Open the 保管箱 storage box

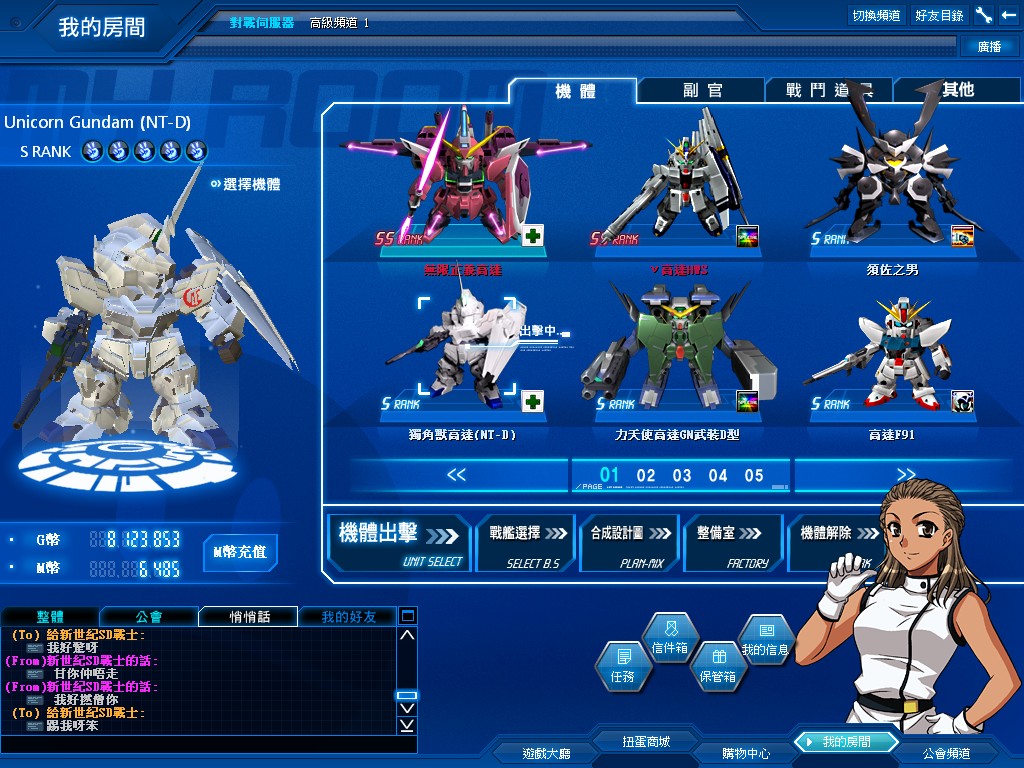click(717, 667)
